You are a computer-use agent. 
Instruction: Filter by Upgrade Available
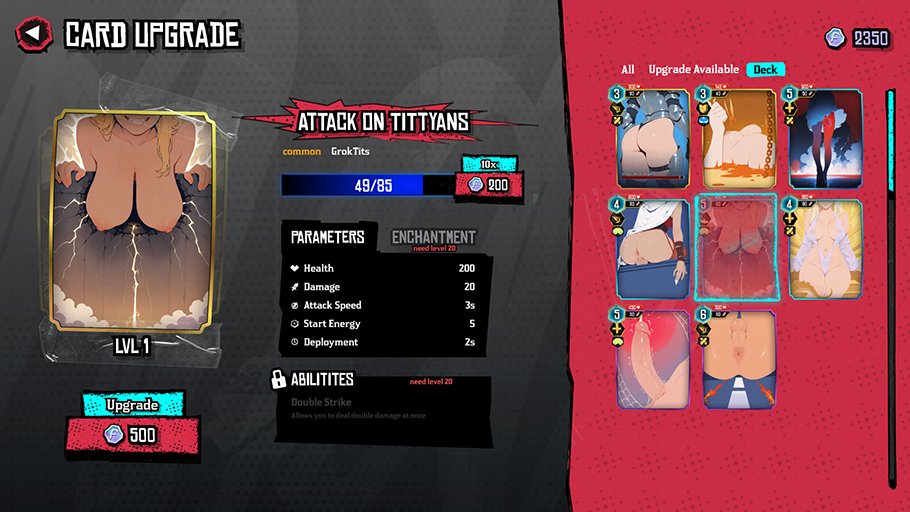(693, 69)
